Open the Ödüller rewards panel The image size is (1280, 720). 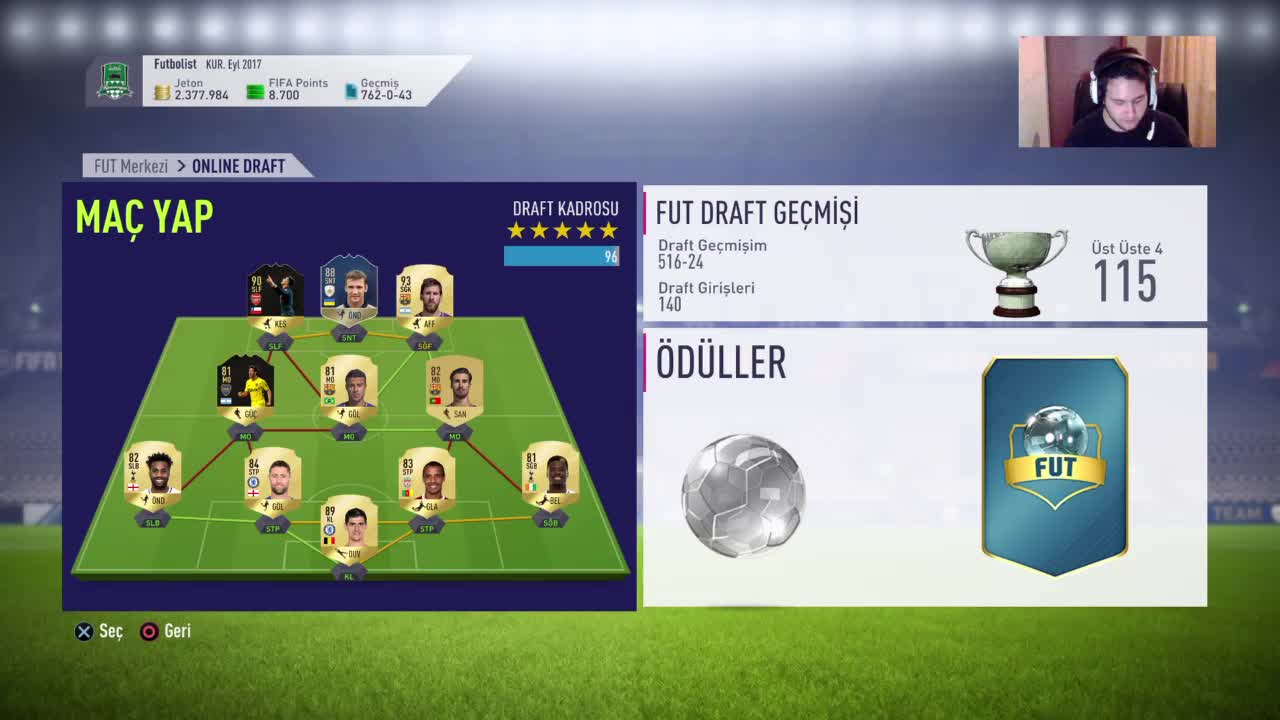[924, 467]
